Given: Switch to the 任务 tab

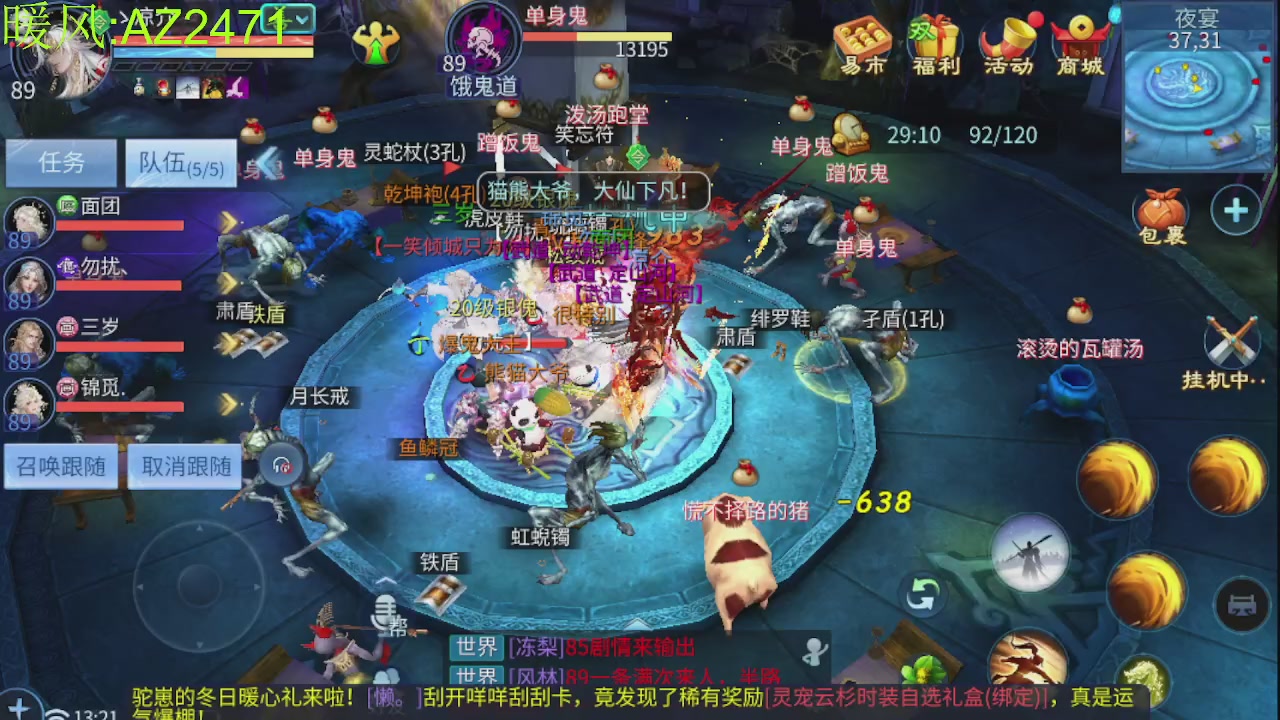Looking at the screenshot, I should pyautogui.click(x=60, y=163).
